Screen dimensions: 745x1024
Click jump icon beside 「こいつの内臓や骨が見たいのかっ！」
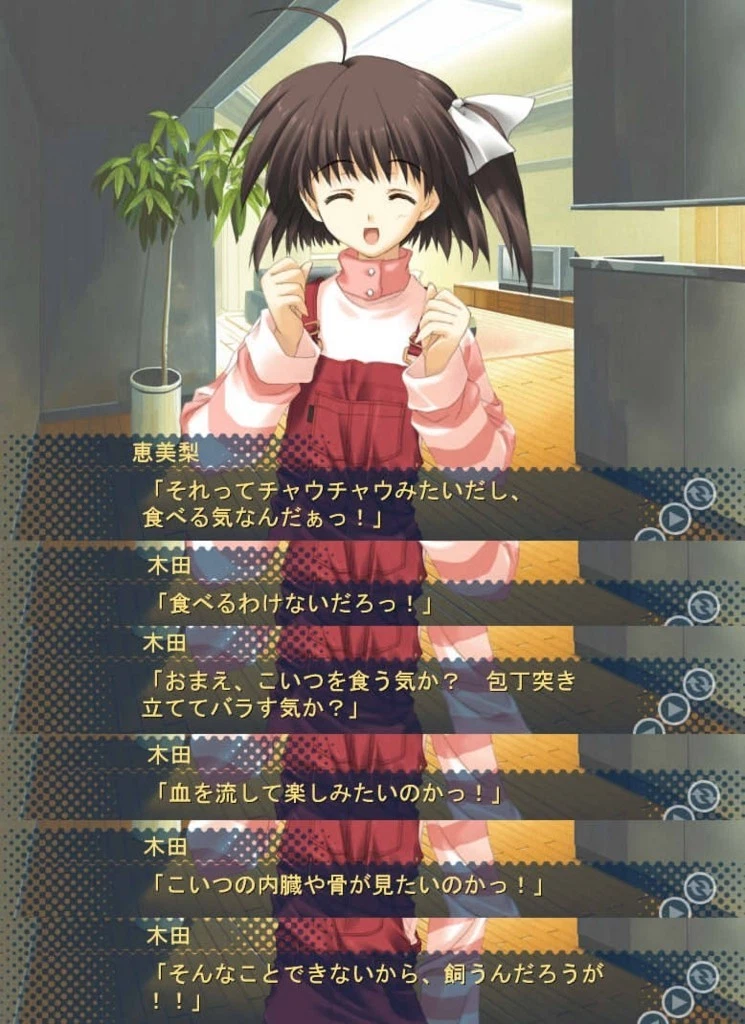pyautogui.click(x=700, y=887)
